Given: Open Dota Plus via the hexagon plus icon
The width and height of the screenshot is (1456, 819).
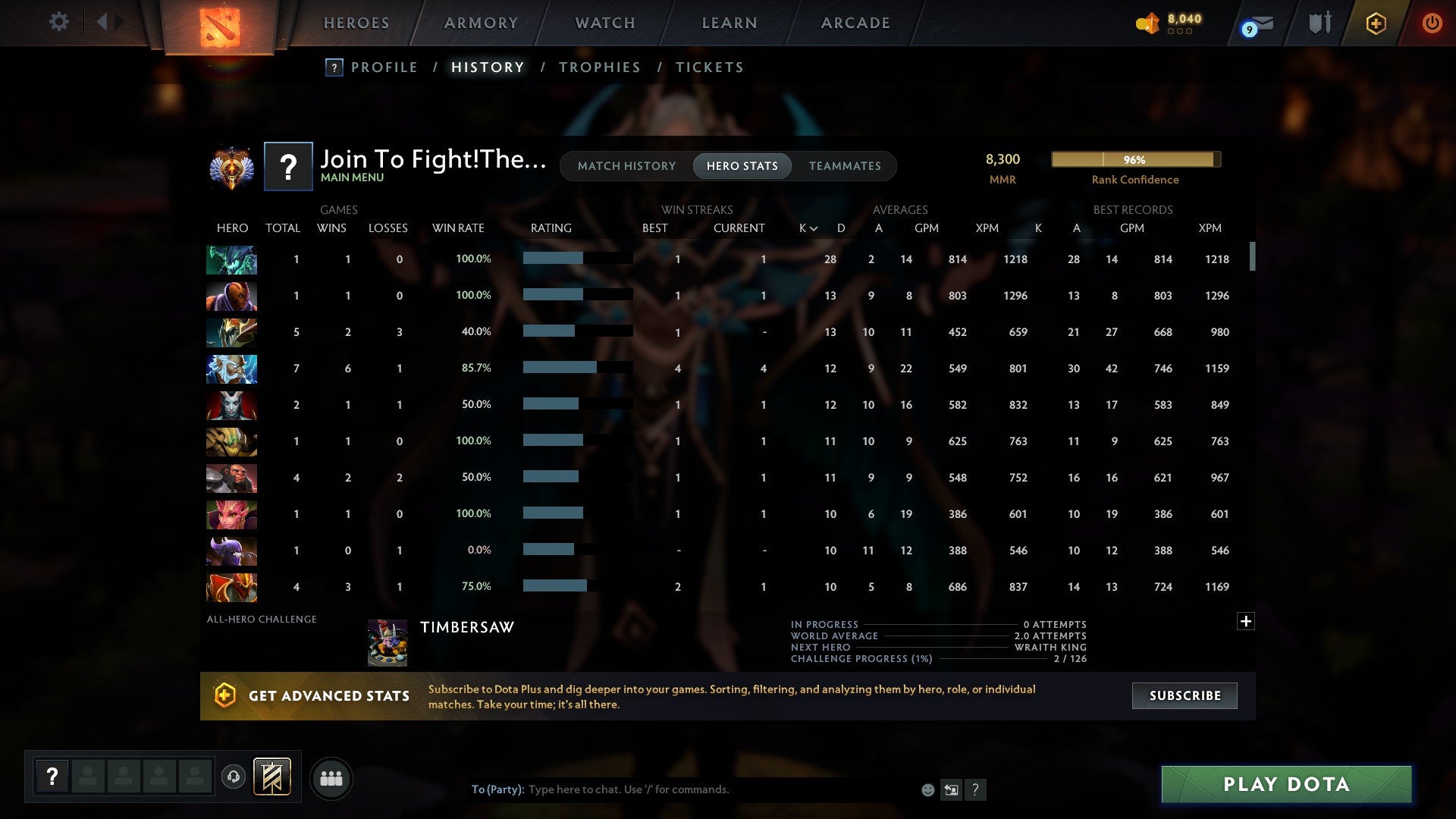Looking at the screenshot, I should pyautogui.click(x=1376, y=23).
